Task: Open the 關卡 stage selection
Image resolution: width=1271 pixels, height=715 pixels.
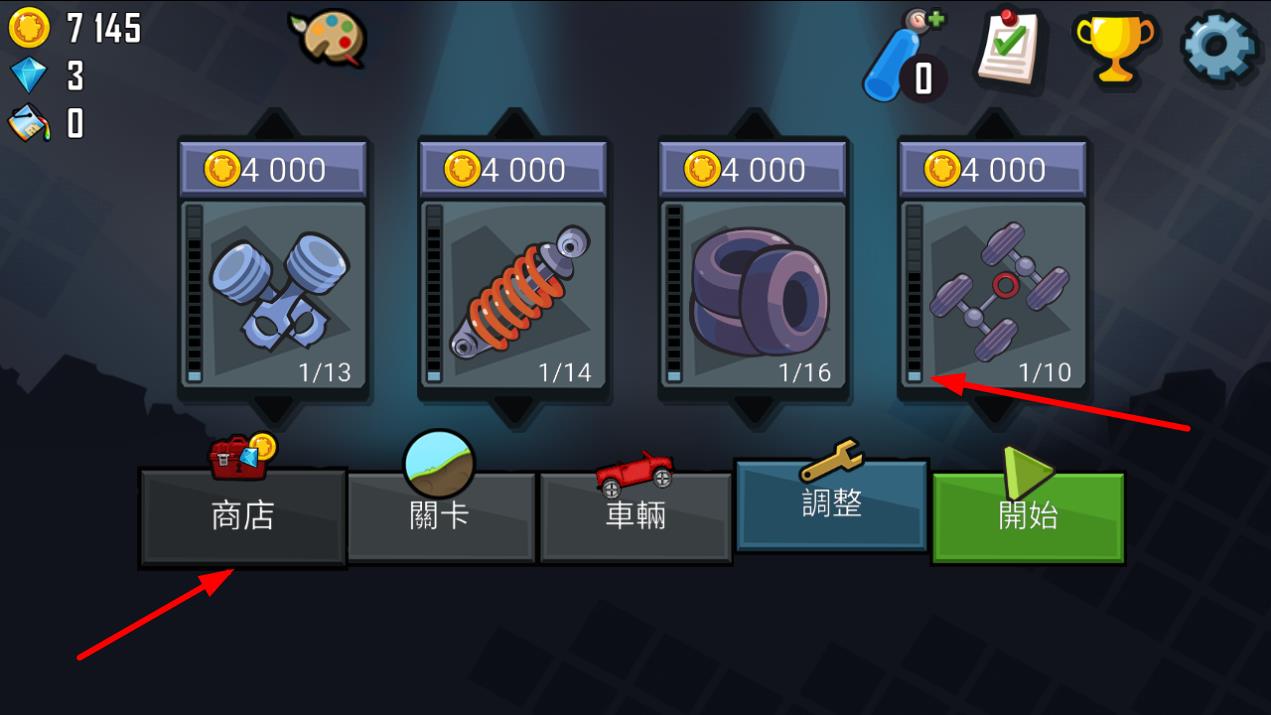Action: [x=440, y=517]
